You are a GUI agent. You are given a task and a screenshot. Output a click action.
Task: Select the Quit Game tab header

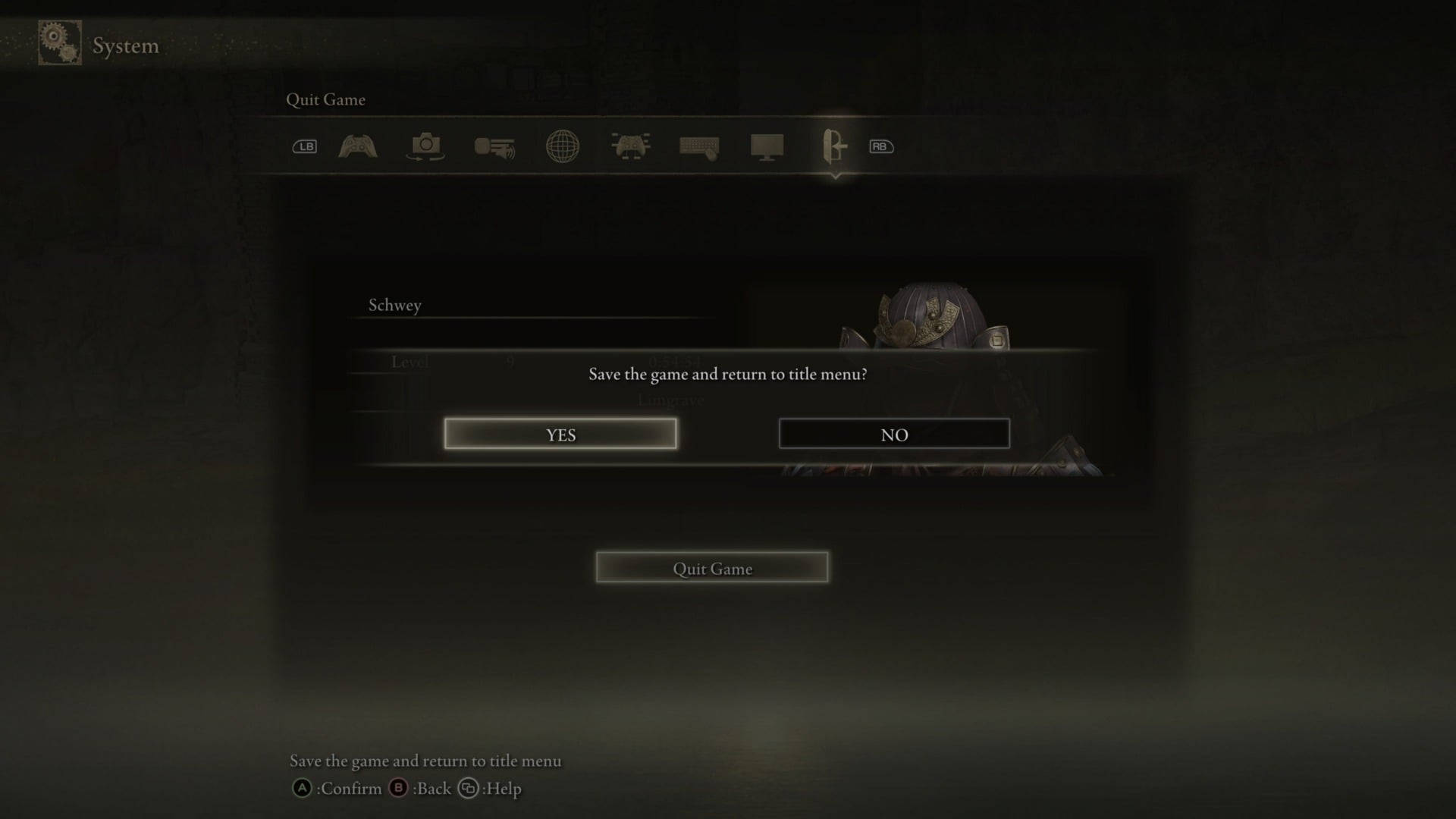click(x=325, y=99)
